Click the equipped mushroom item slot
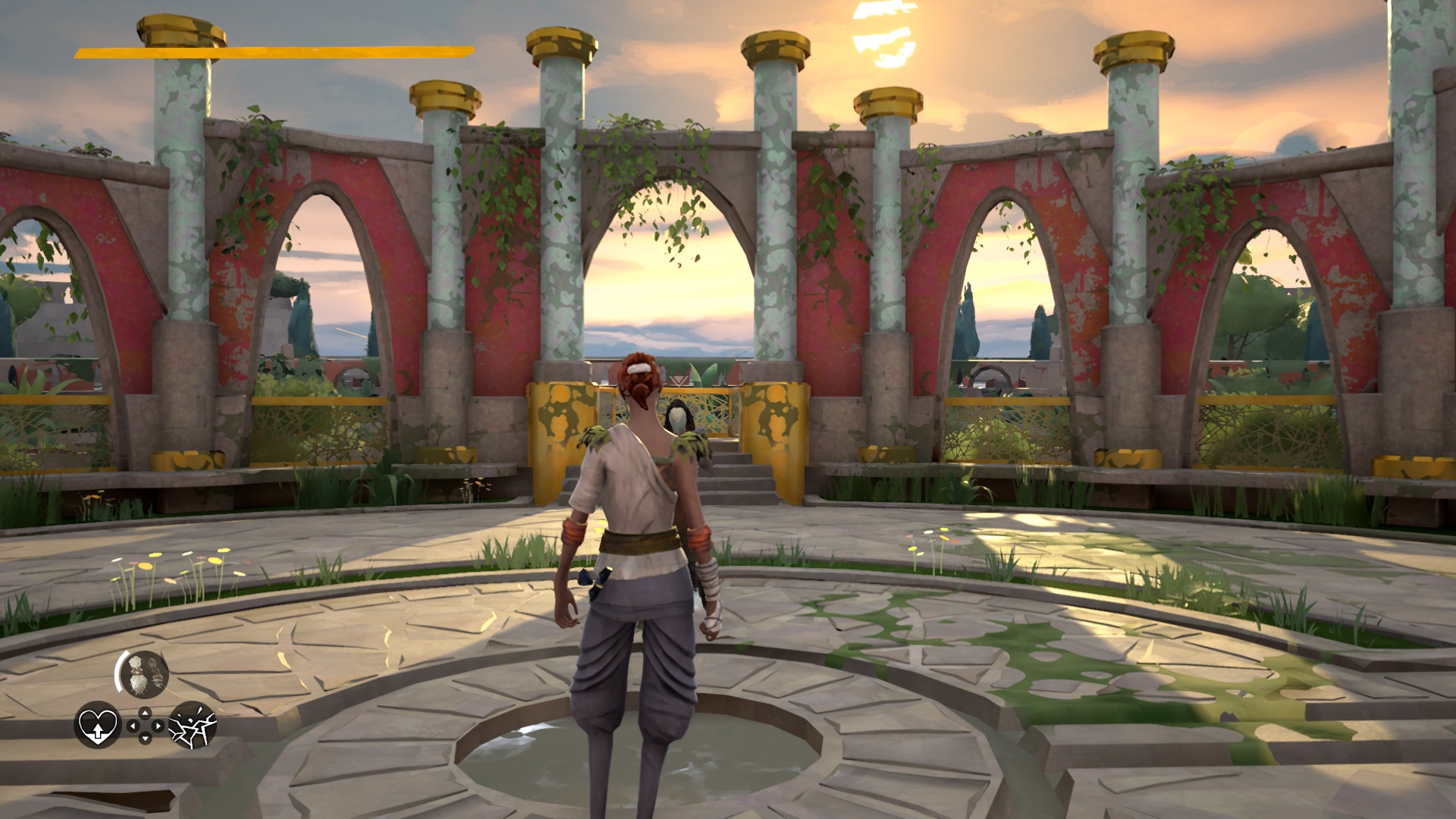1456x819 pixels. [143, 673]
